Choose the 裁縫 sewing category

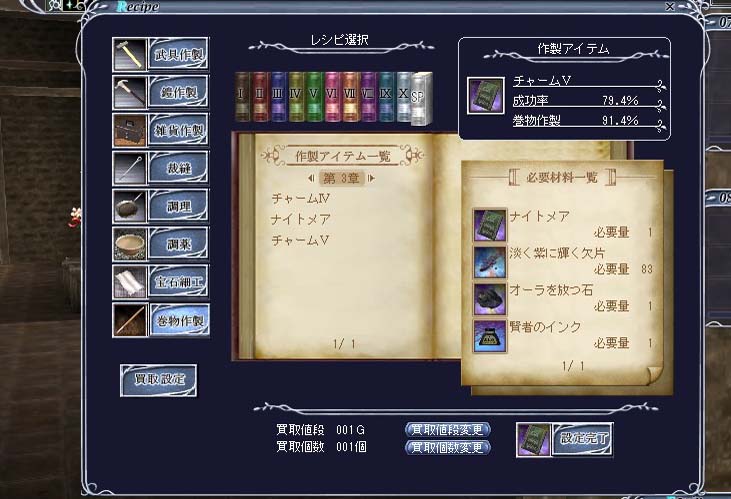click(x=177, y=168)
